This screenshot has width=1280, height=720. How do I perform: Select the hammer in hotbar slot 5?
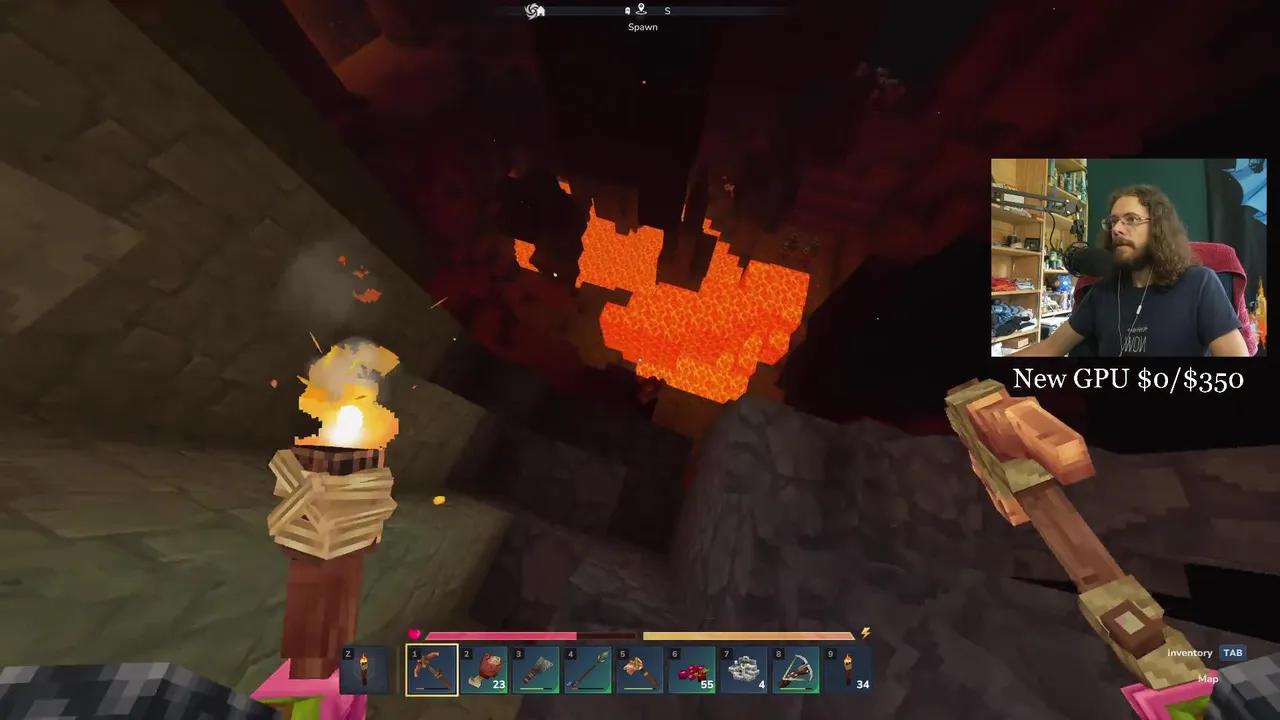pyautogui.click(x=639, y=669)
